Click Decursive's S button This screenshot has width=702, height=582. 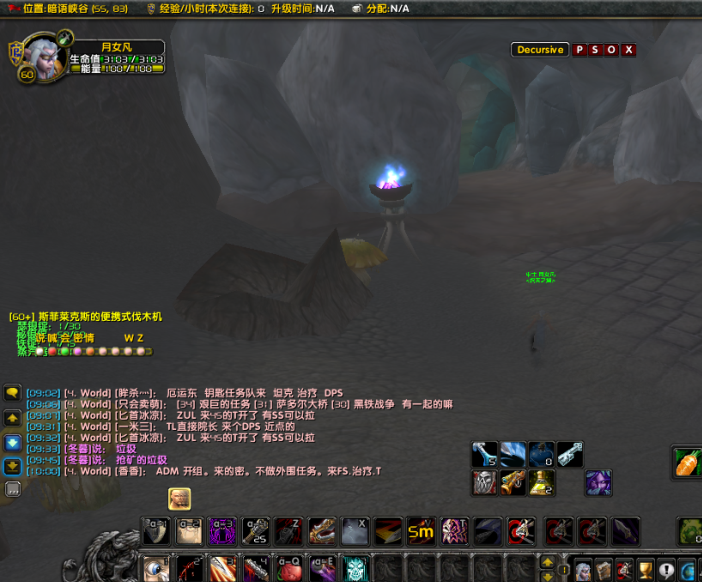click(x=596, y=50)
